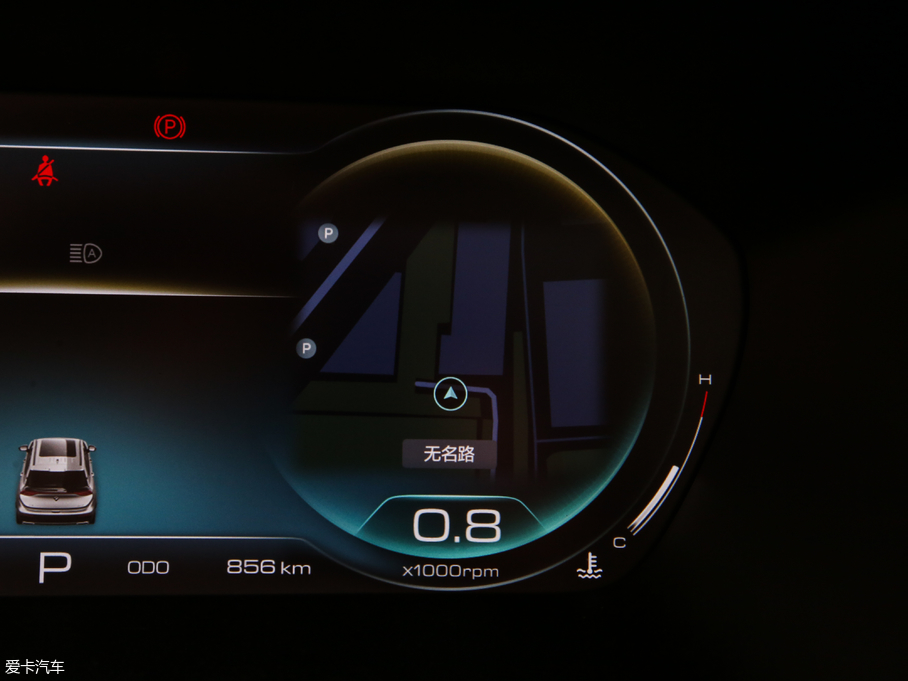Select the red seatbelt warning icon
The width and height of the screenshot is (908, 681).
[x=44, y=172]
